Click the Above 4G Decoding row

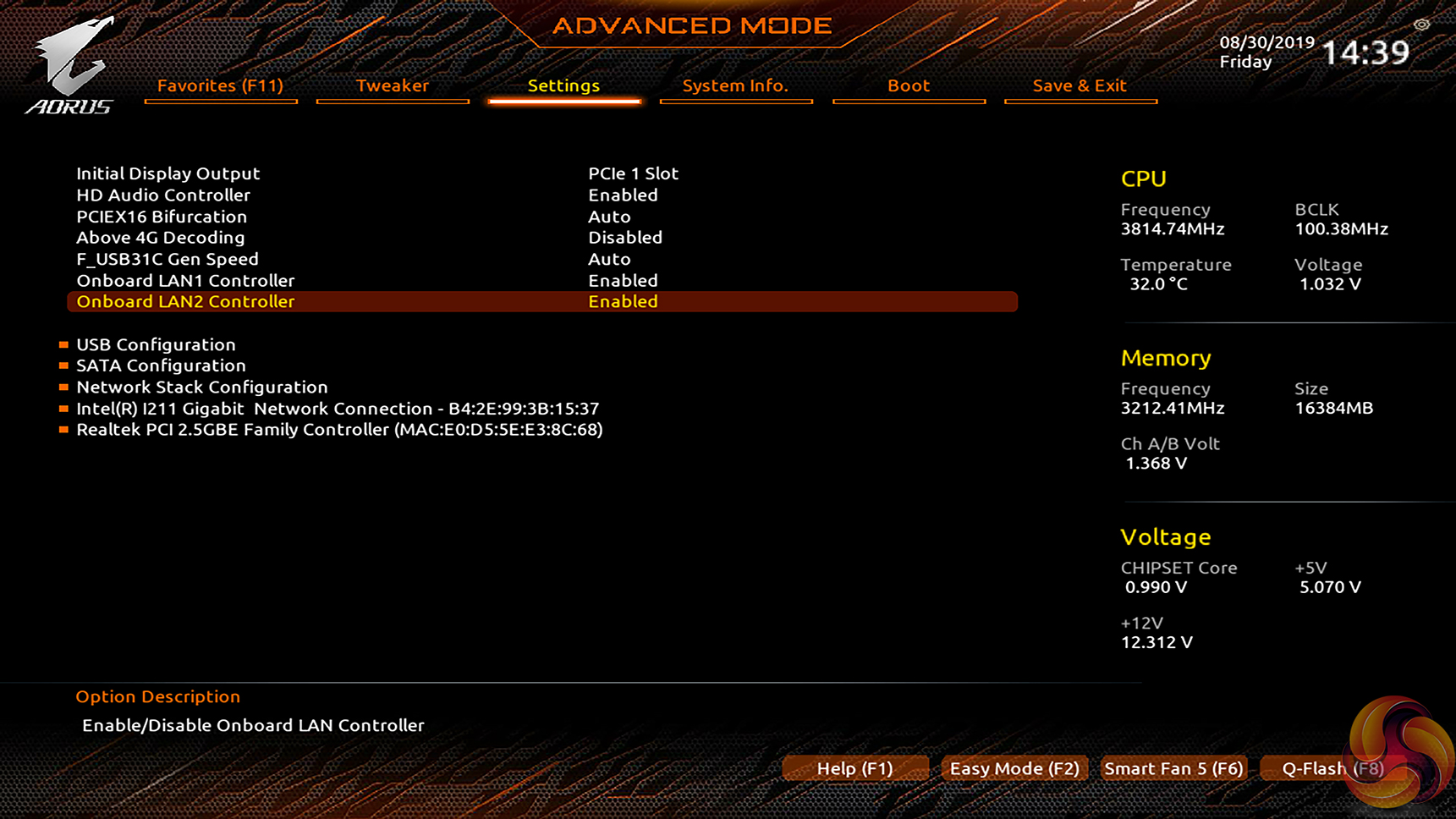pos(161,238)
